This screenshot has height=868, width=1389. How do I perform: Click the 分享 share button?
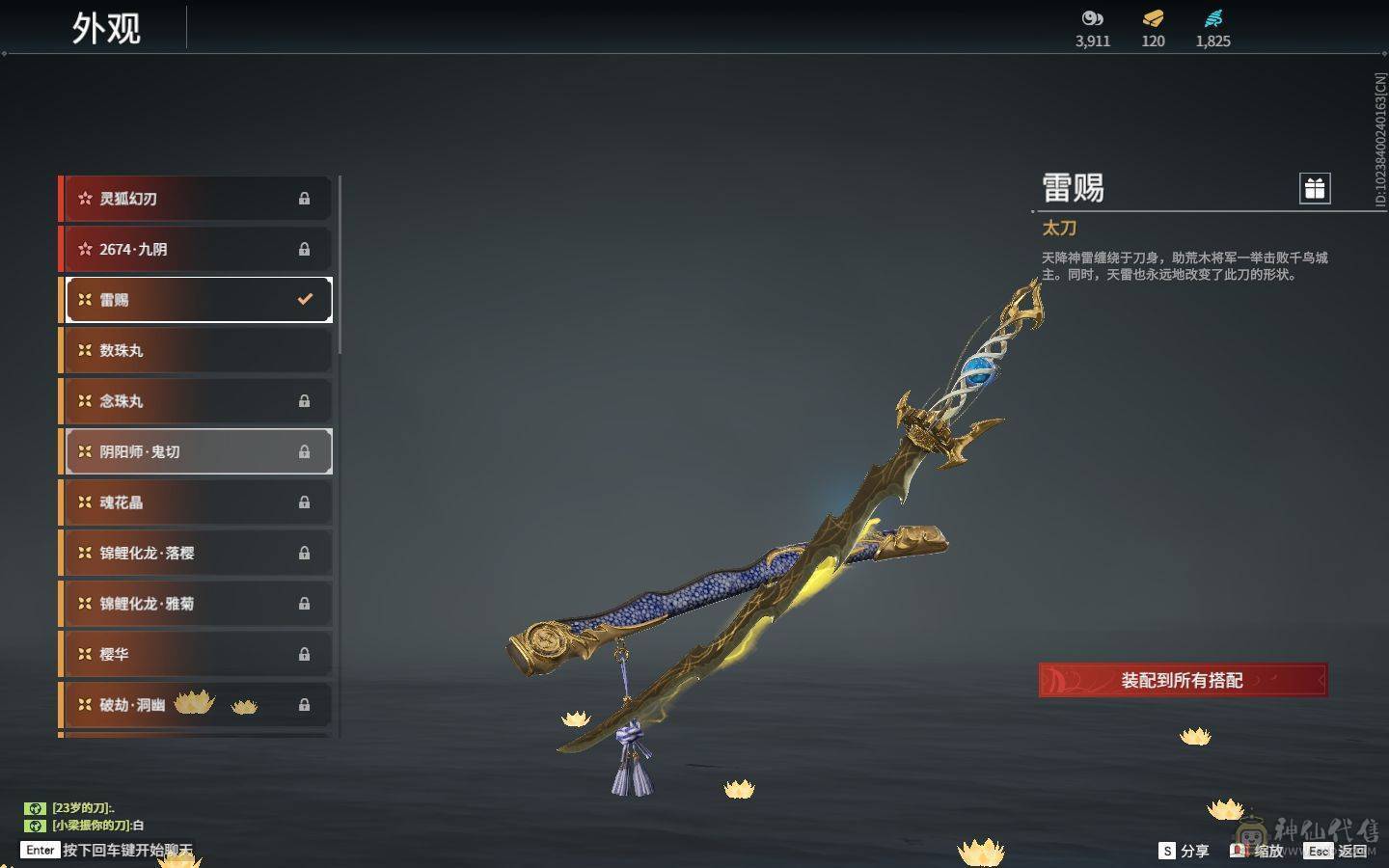pyautogui.click(x=1185, y=851)
